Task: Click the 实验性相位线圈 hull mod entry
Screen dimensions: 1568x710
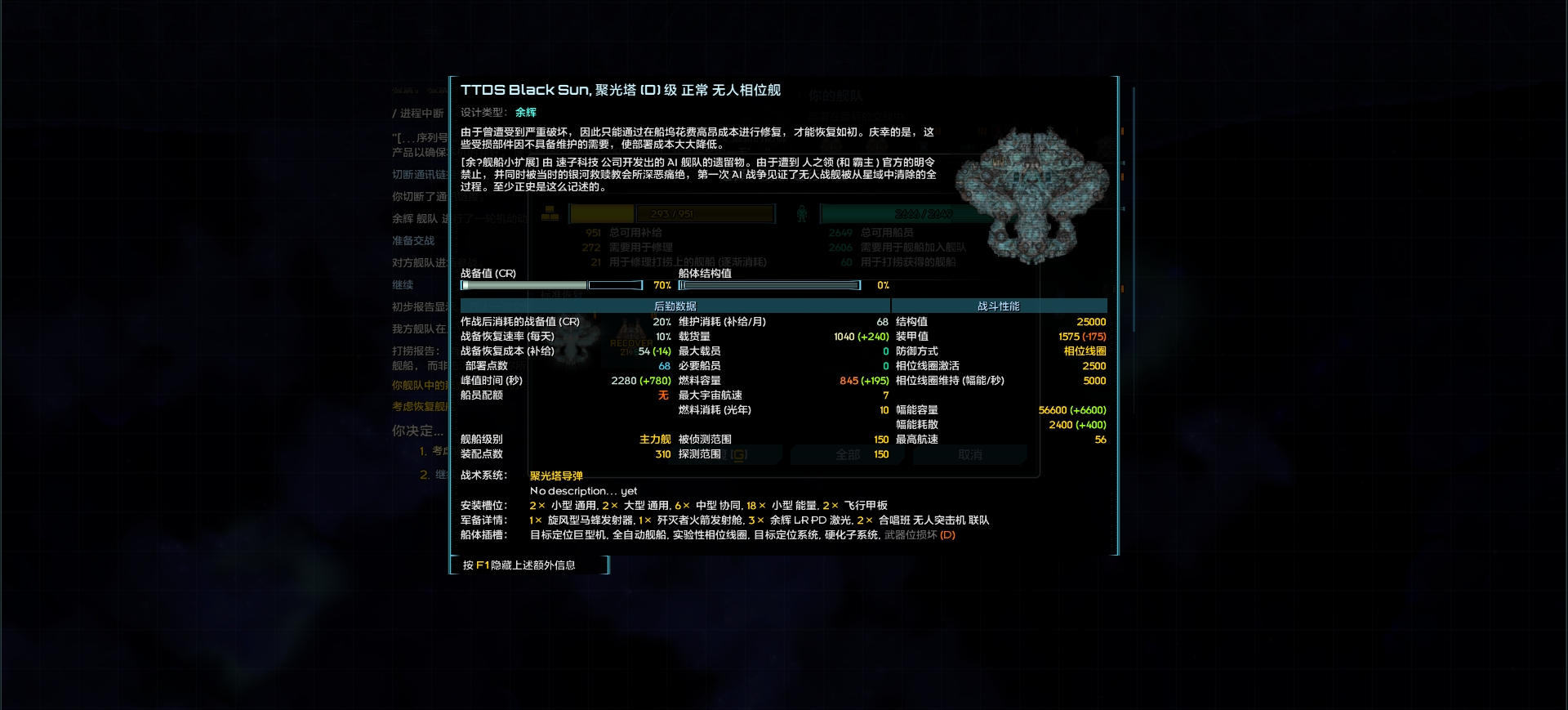Action: [x=710, y=536]
